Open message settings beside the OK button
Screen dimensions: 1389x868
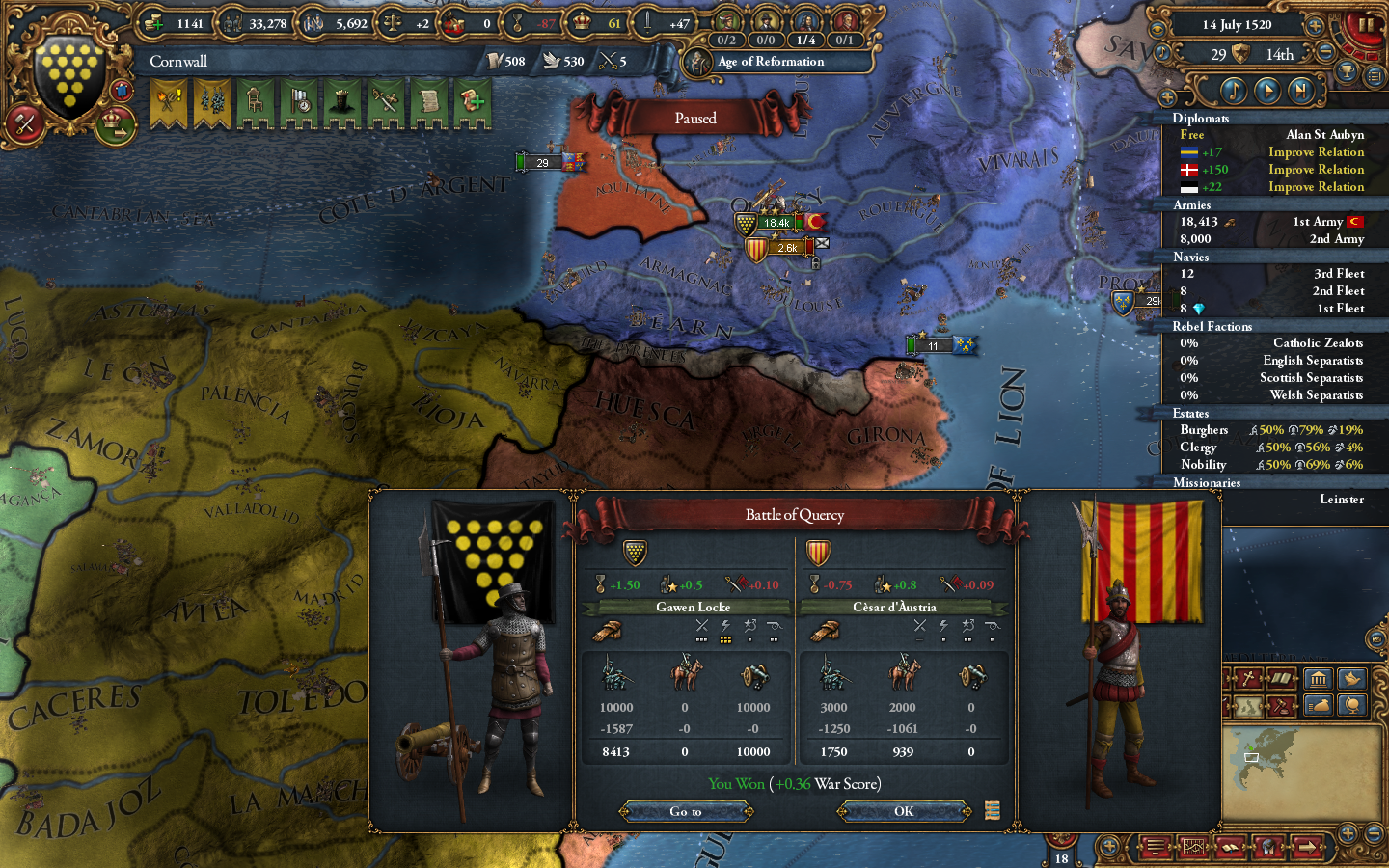(993, 811)
